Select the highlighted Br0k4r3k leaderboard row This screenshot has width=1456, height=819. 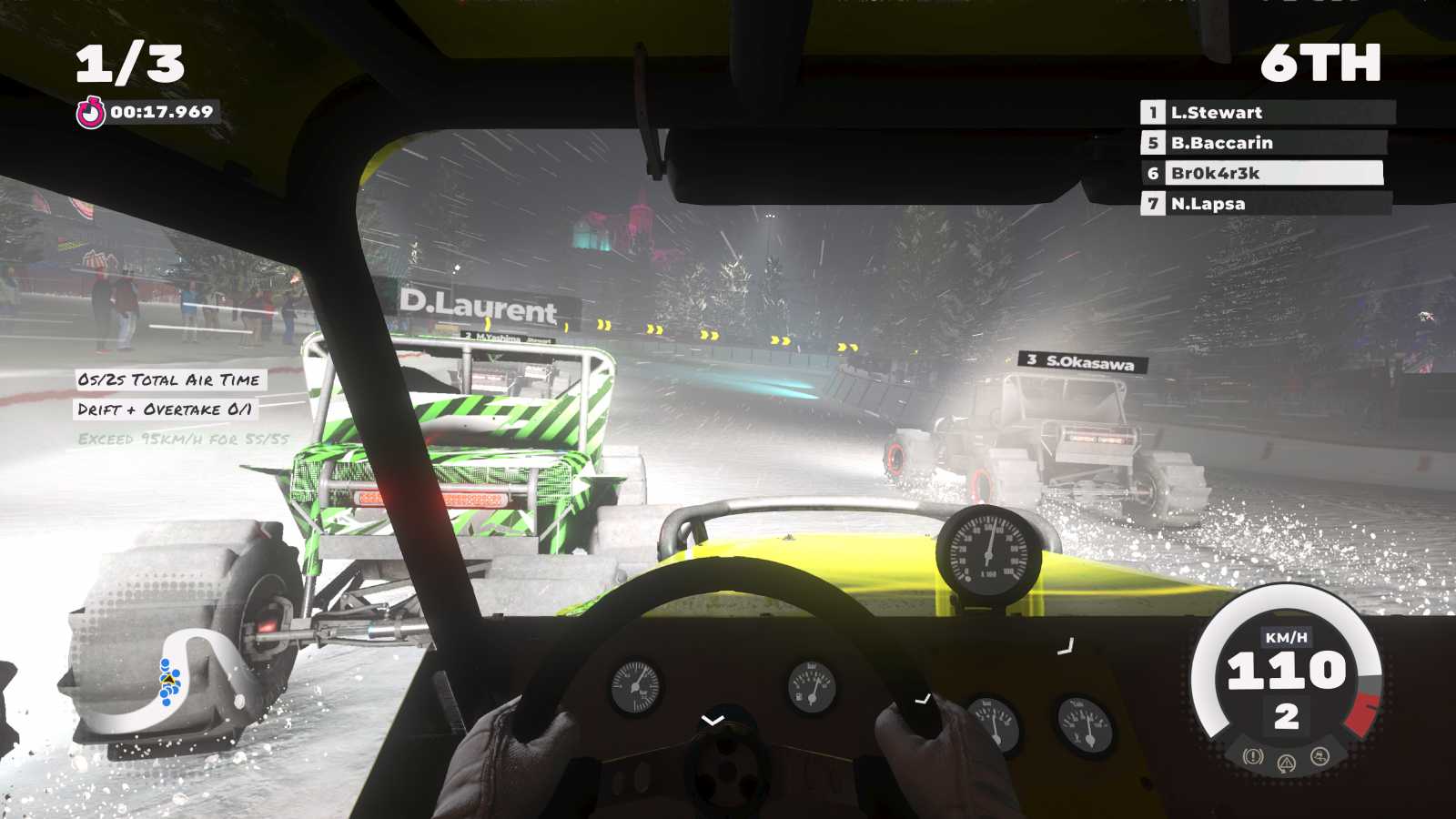[x=1265, y=173]
